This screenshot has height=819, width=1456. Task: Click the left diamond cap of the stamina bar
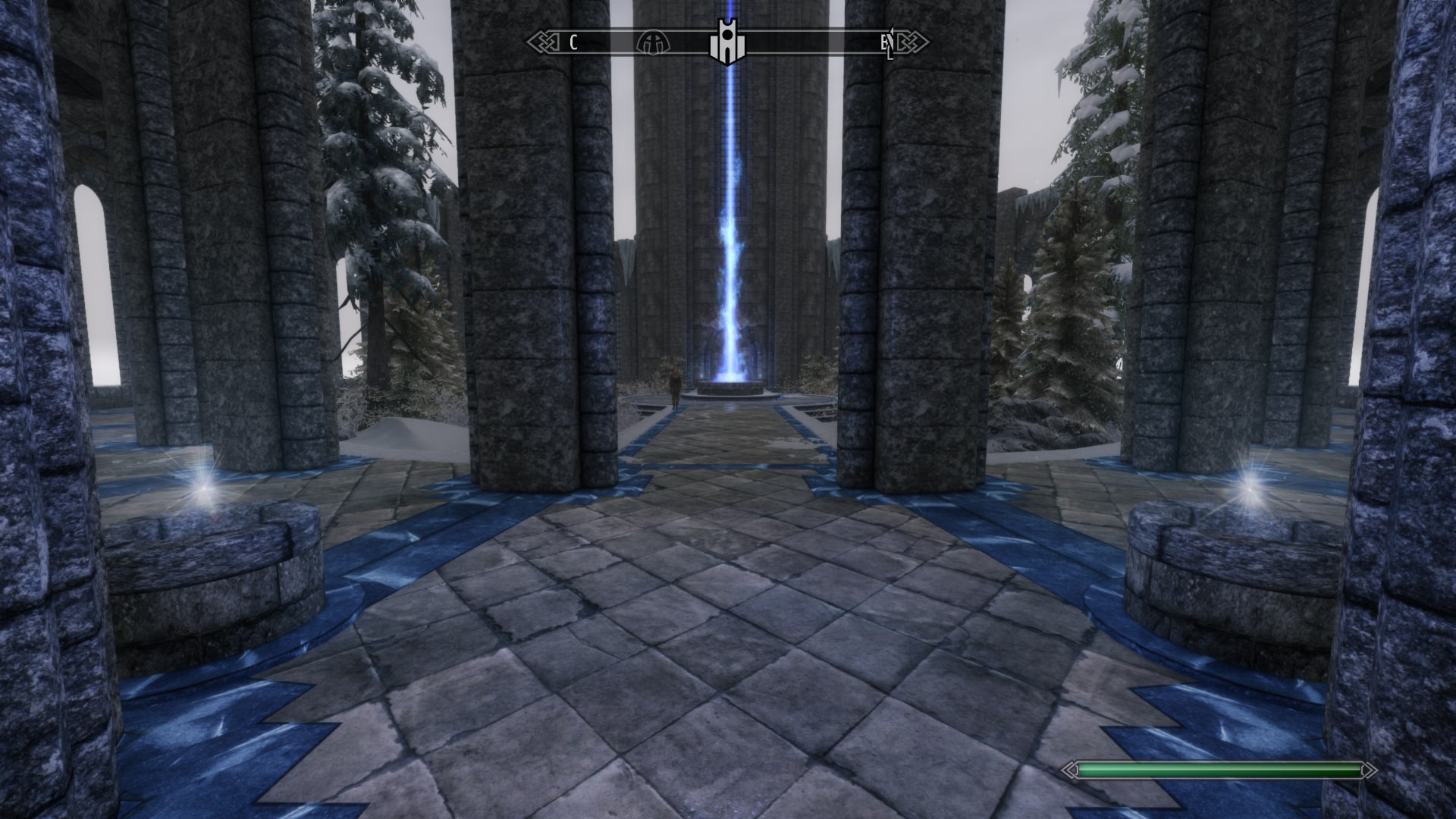pos(1071,768)
